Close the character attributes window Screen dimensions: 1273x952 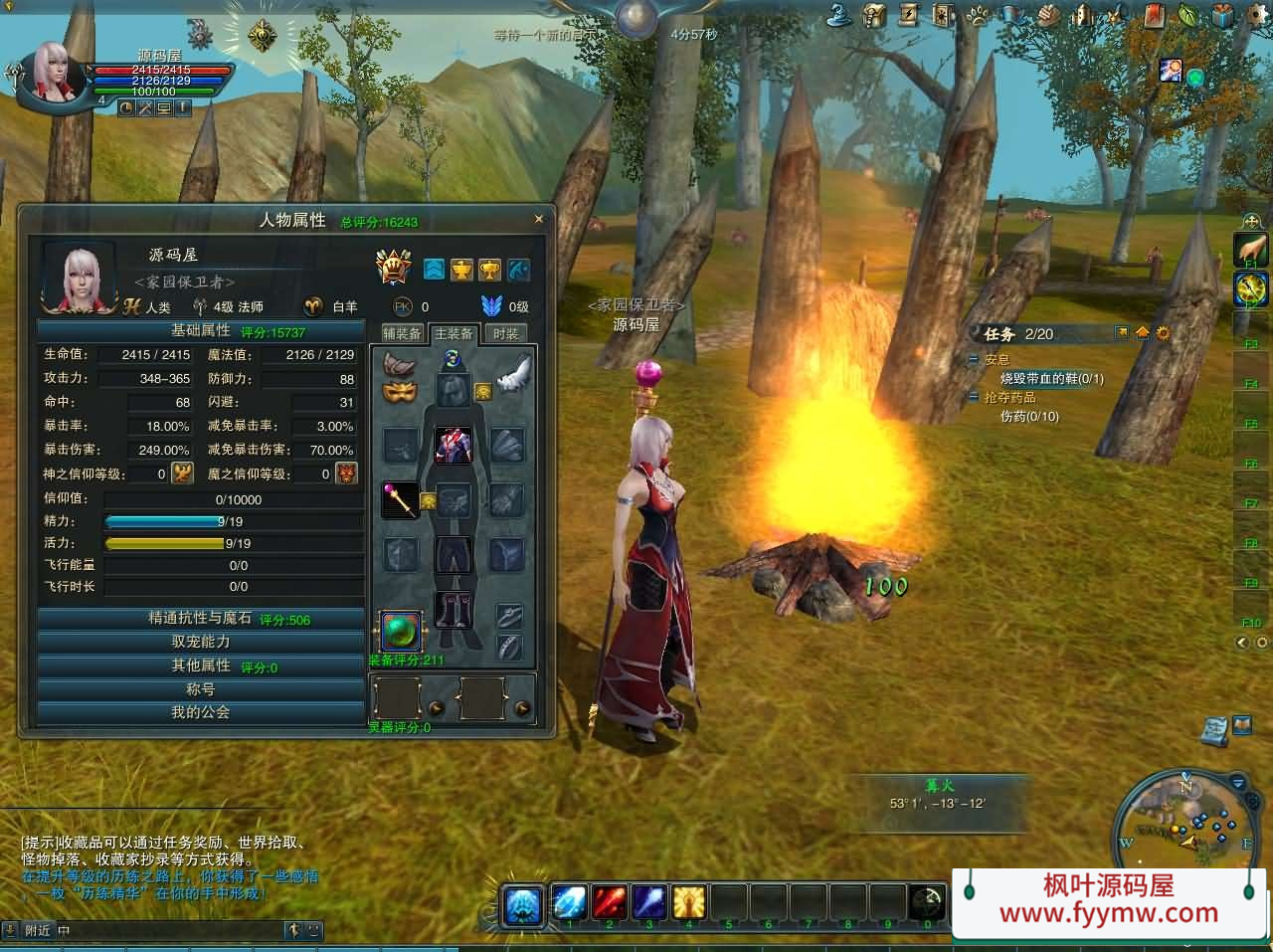coord(539,219)
